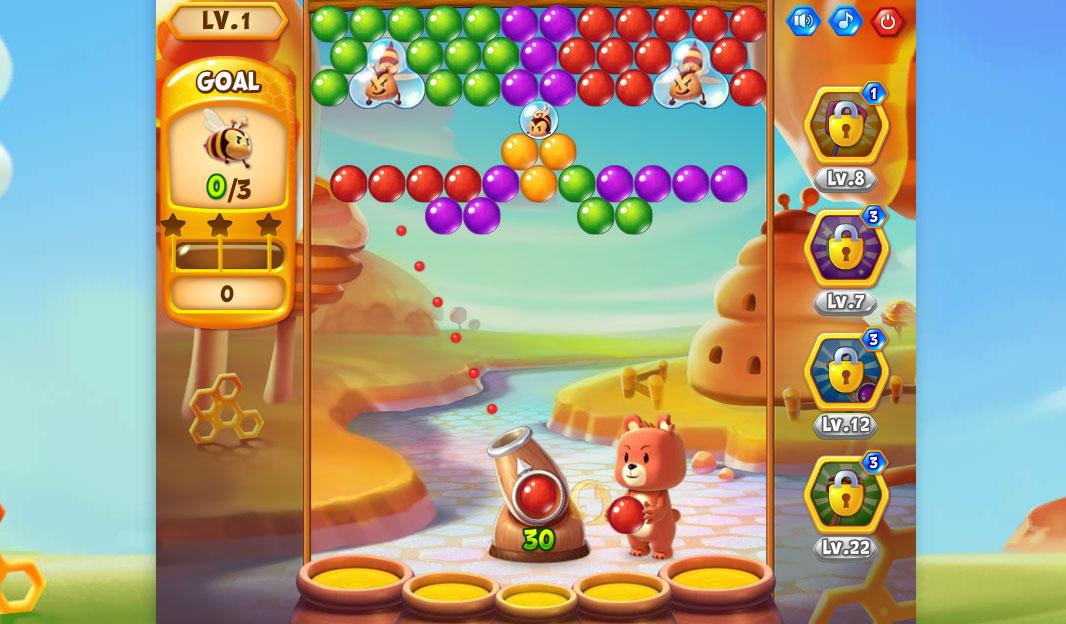1066x624 pixels.
Task: Select the locked Lv.12 booster
Action: 846,372
